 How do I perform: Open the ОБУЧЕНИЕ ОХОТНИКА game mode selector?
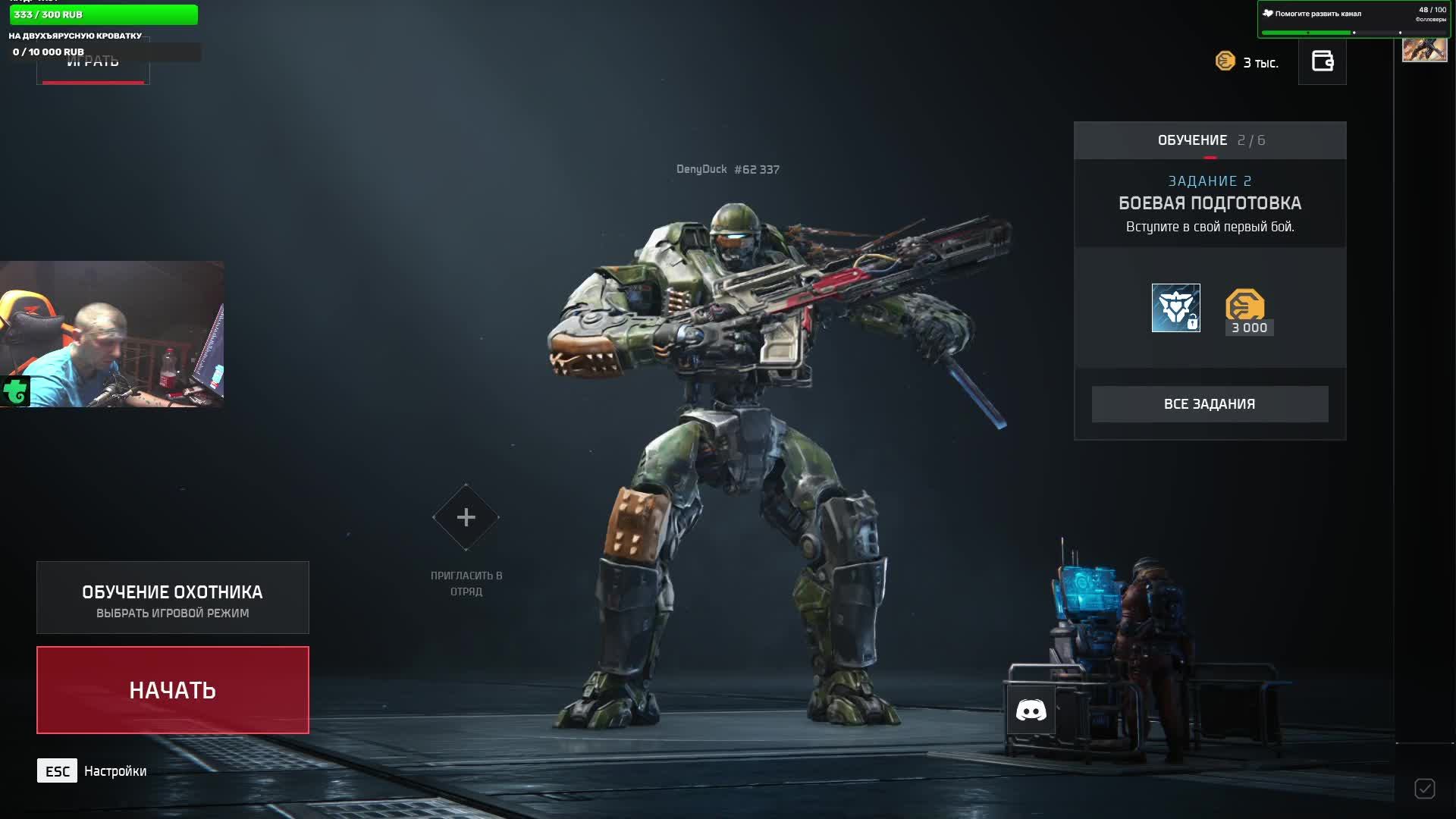coord(173,598)
